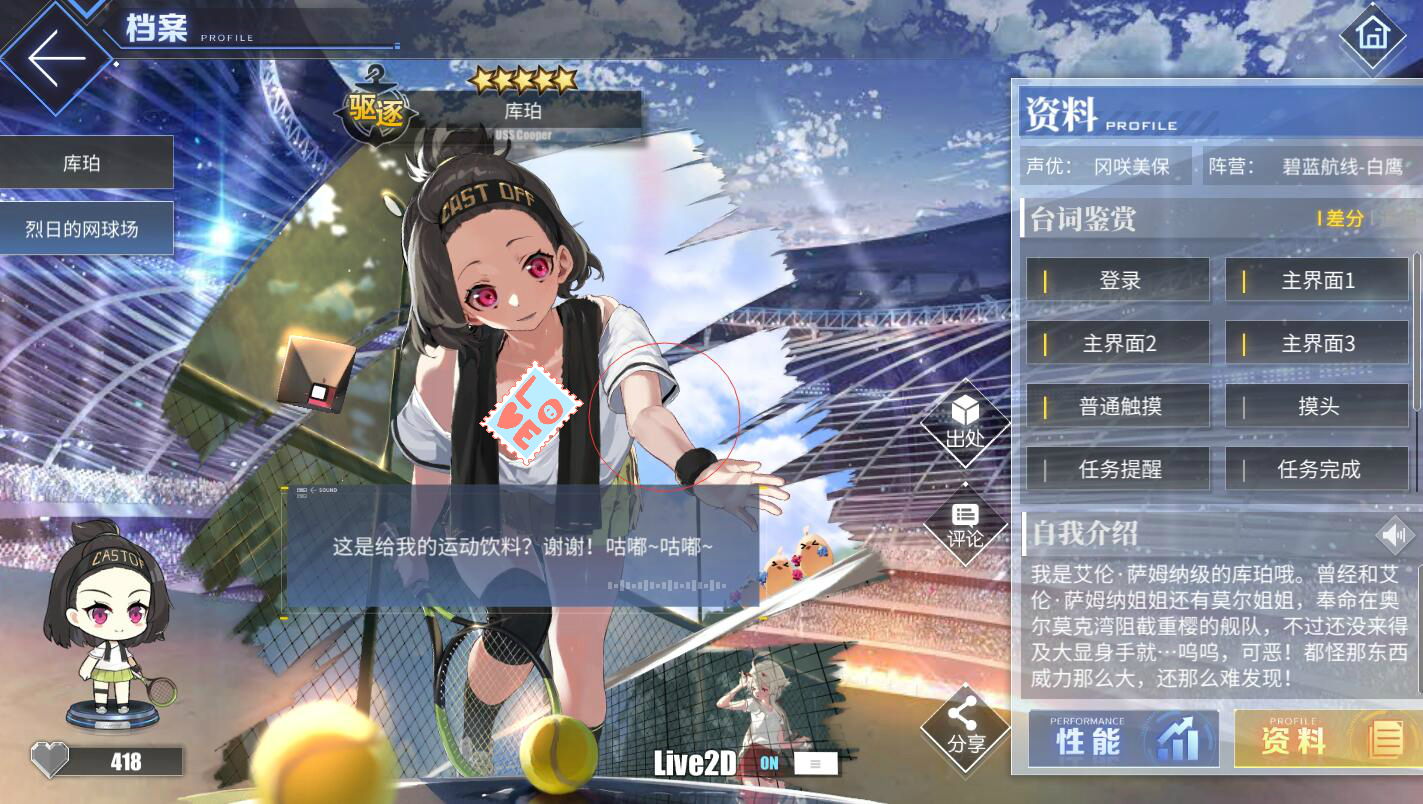Play the self-introduction audio speaker icon

(x=1394, y=535)
